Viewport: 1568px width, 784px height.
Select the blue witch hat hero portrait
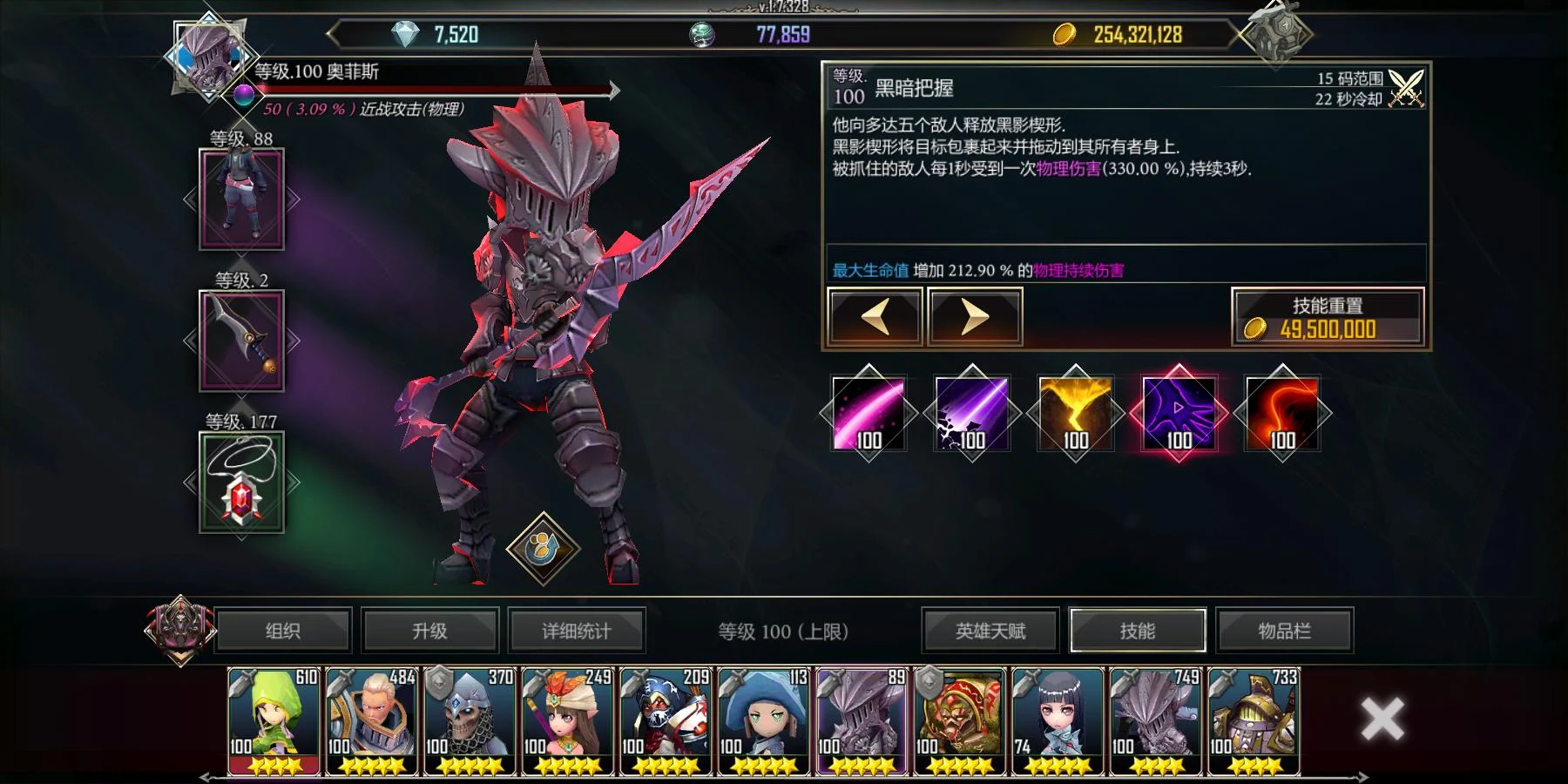coord(764,721)
